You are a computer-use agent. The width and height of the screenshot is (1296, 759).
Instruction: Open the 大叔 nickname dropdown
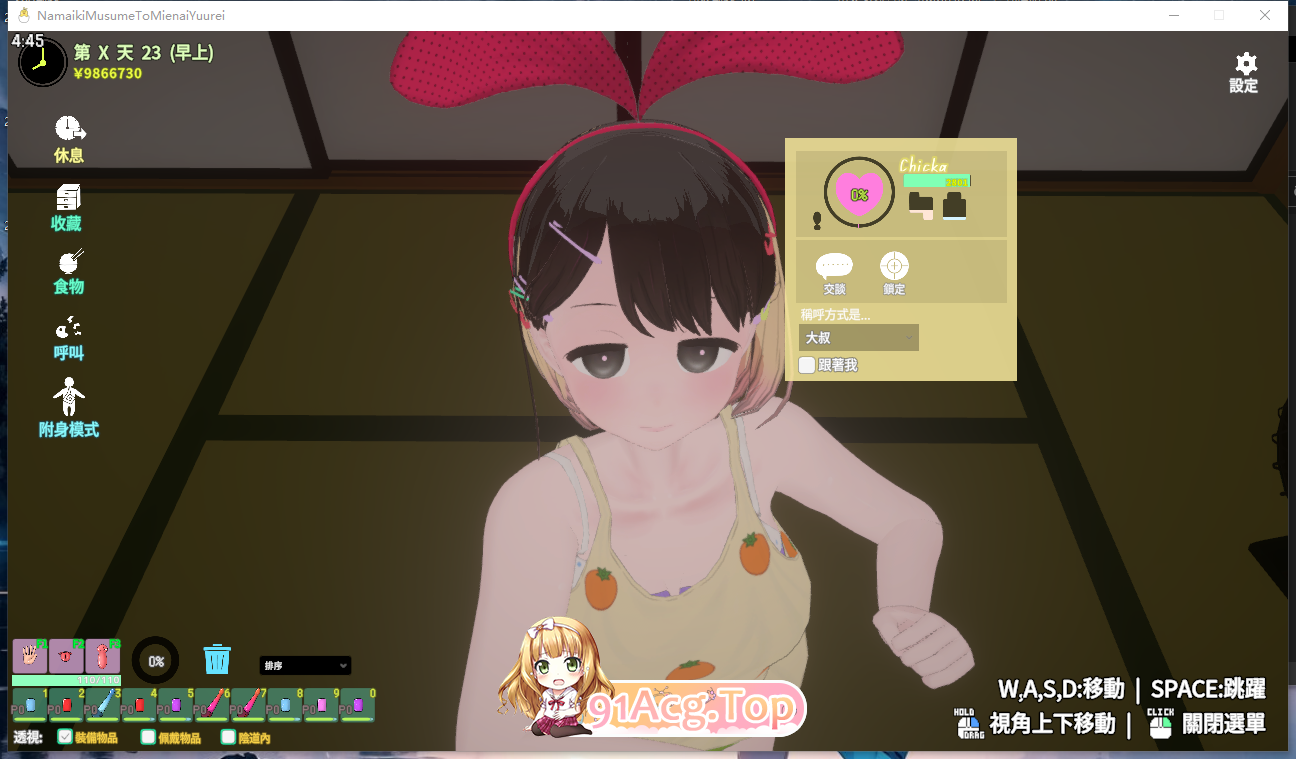[x=858, y=337]
